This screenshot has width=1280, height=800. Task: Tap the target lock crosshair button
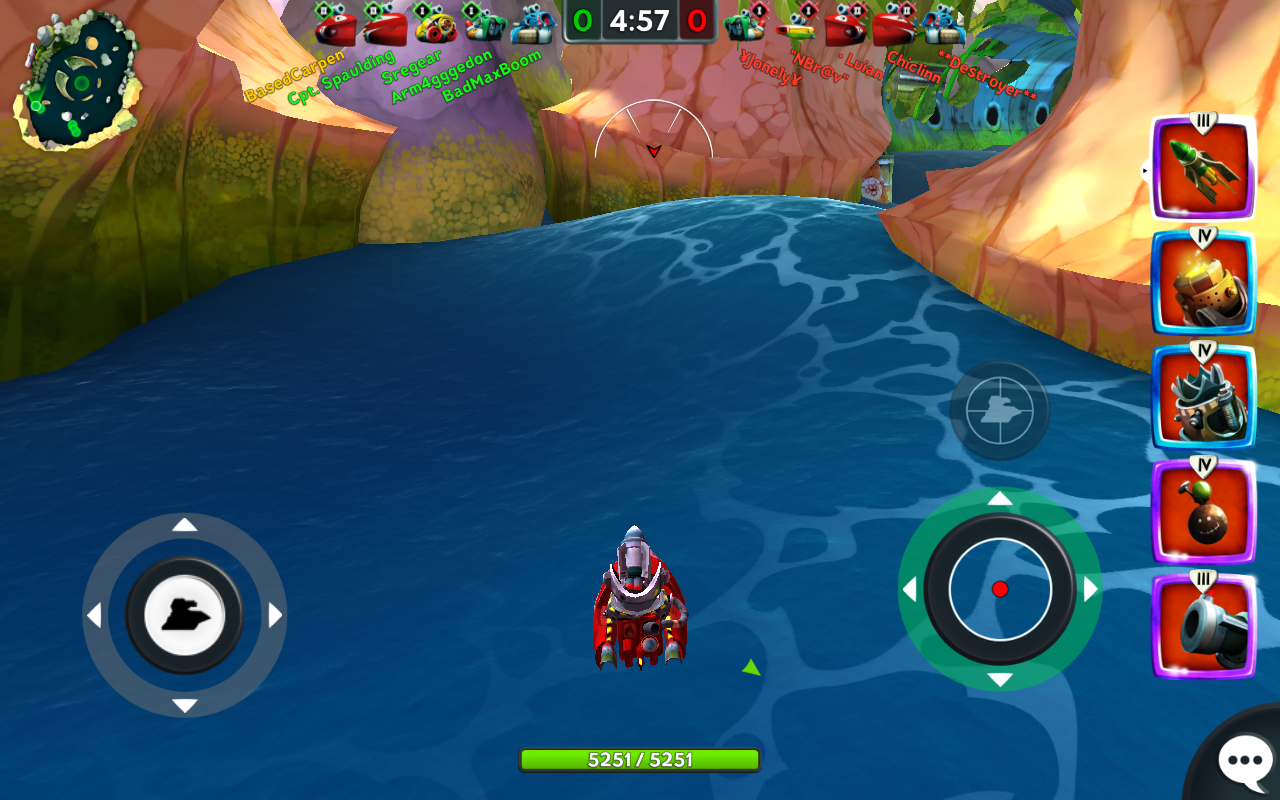[x=999, y=410]
